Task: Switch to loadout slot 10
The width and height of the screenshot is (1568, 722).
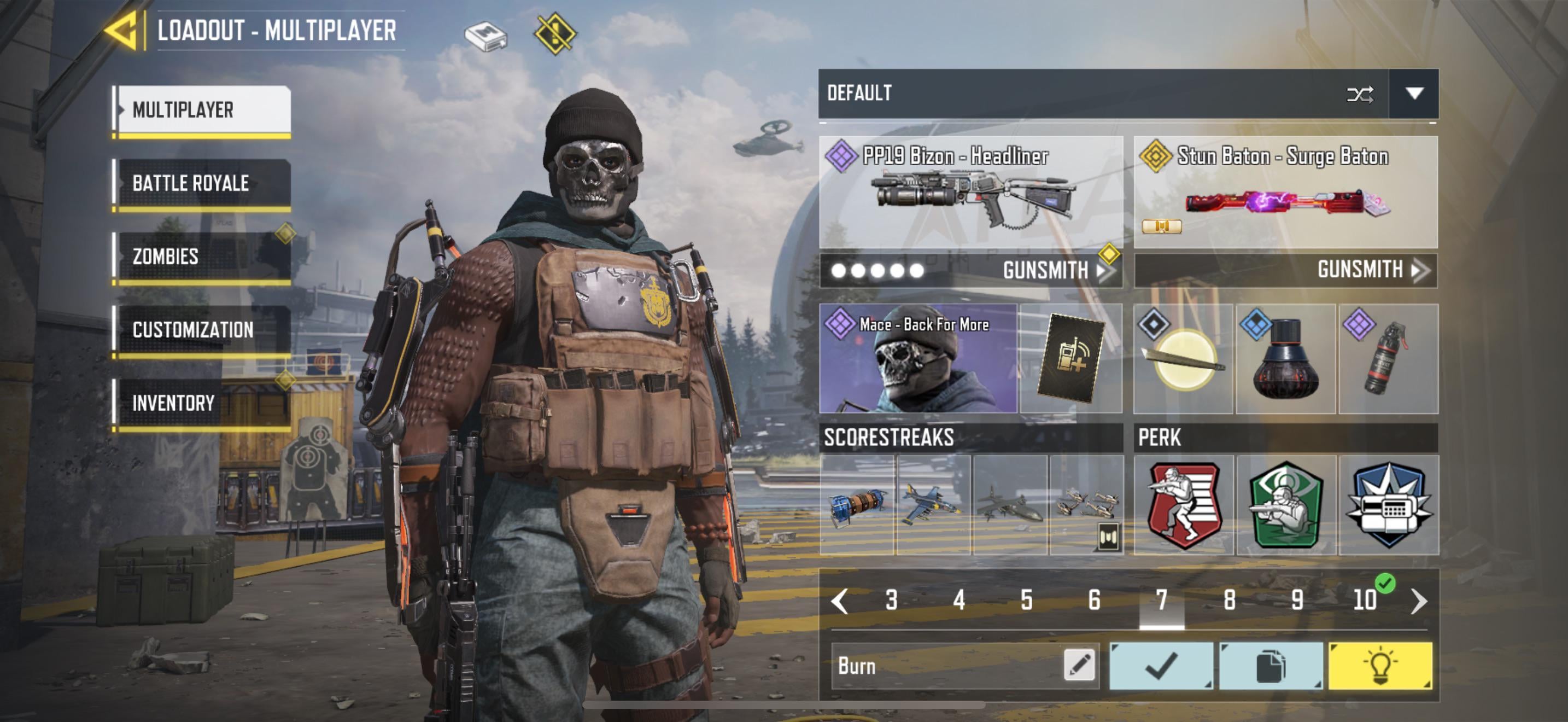Action: (1364, 600)
